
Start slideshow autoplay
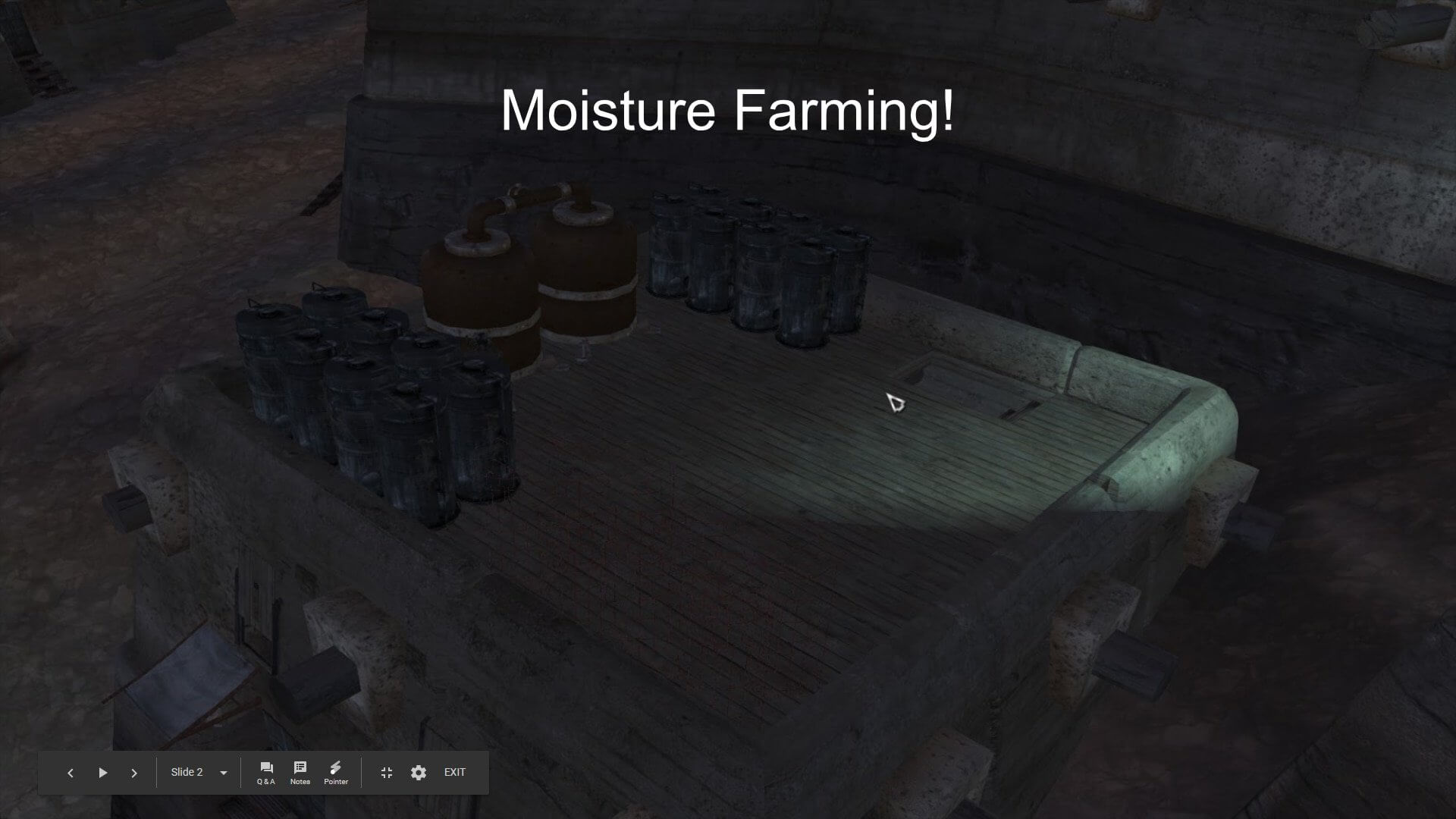(x=103, y=773)
